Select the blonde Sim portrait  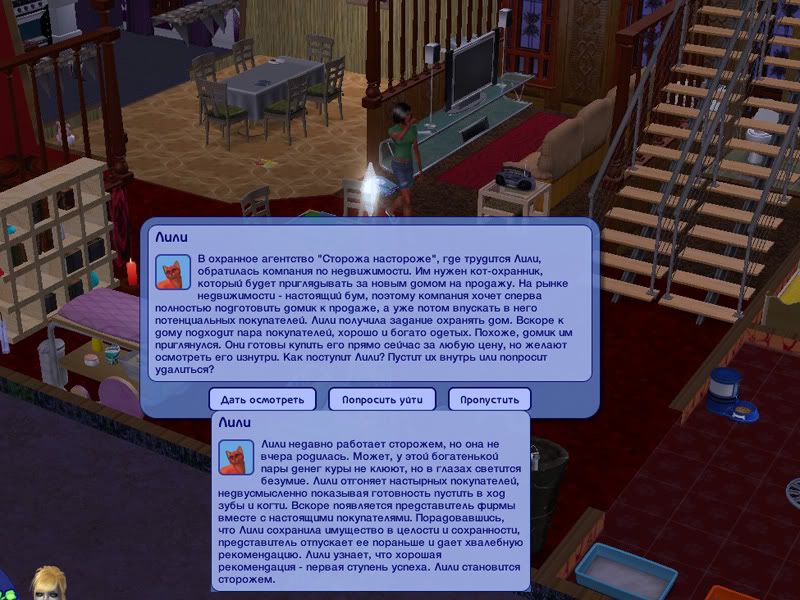(x=47, y=584)
